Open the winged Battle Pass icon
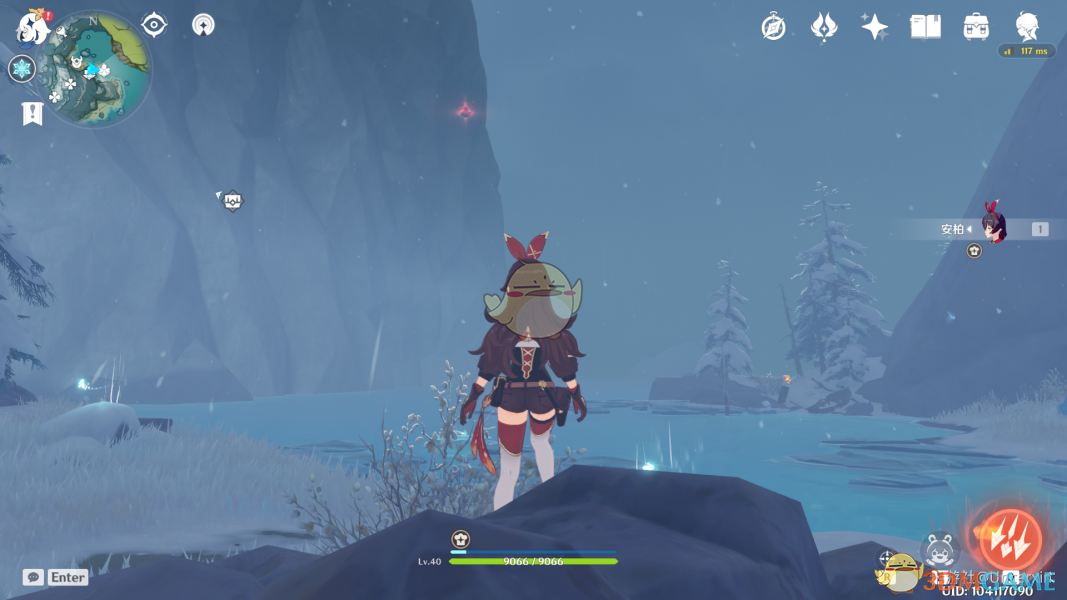The height and width of the screenshot is (600, 1067). click(x=823, y=27)
